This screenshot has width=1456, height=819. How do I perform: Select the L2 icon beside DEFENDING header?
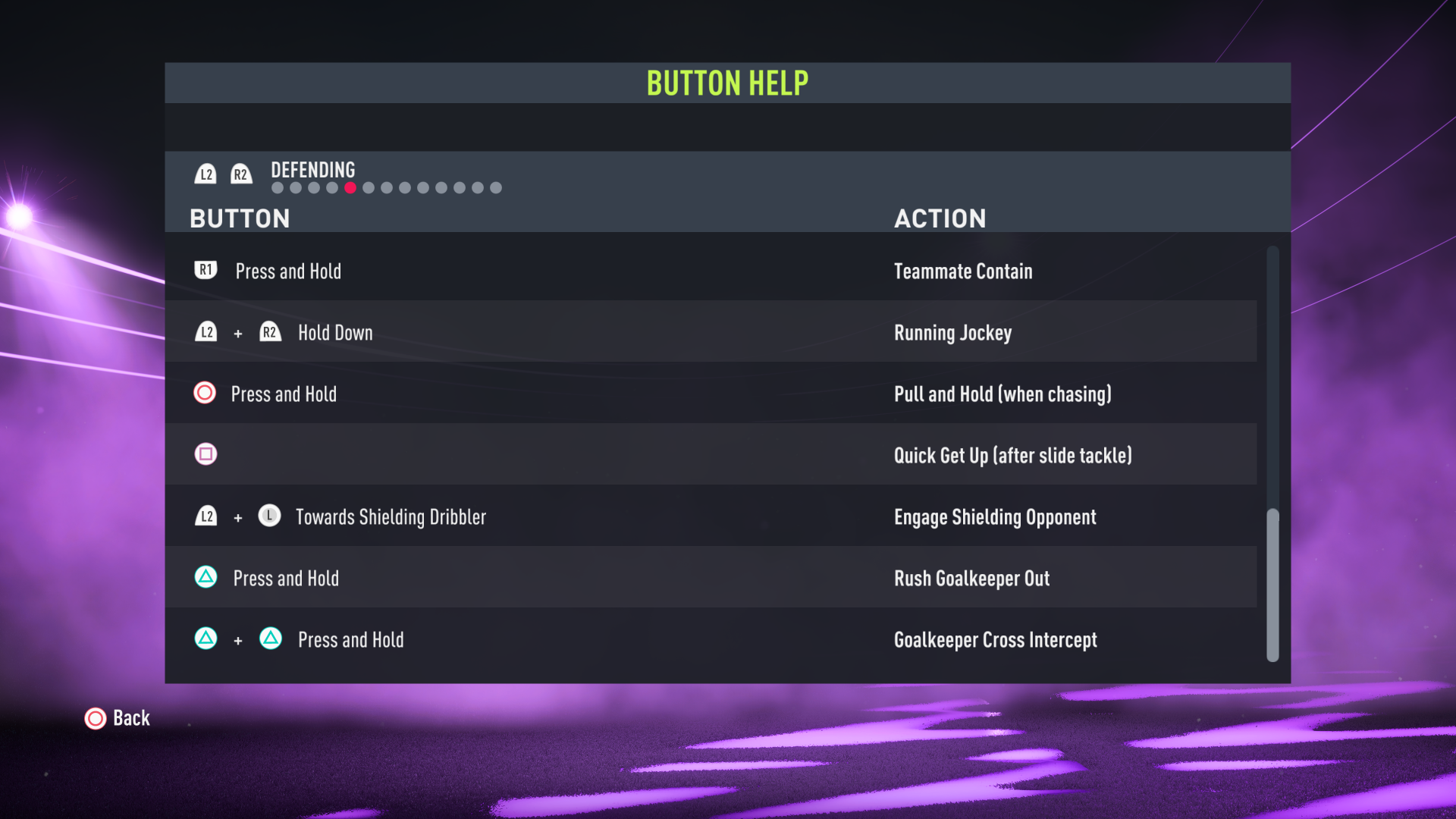[x=206, y=174]
